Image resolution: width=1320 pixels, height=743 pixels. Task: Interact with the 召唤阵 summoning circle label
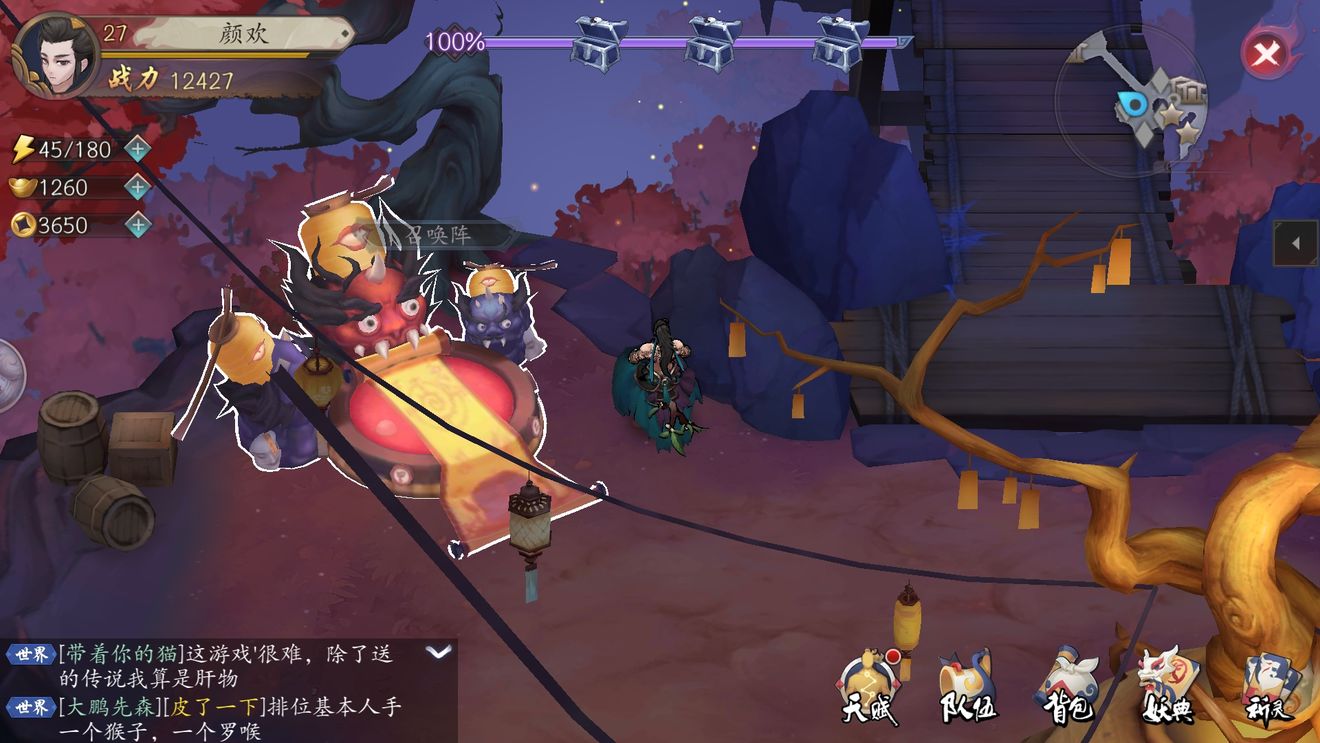[440, 235]
